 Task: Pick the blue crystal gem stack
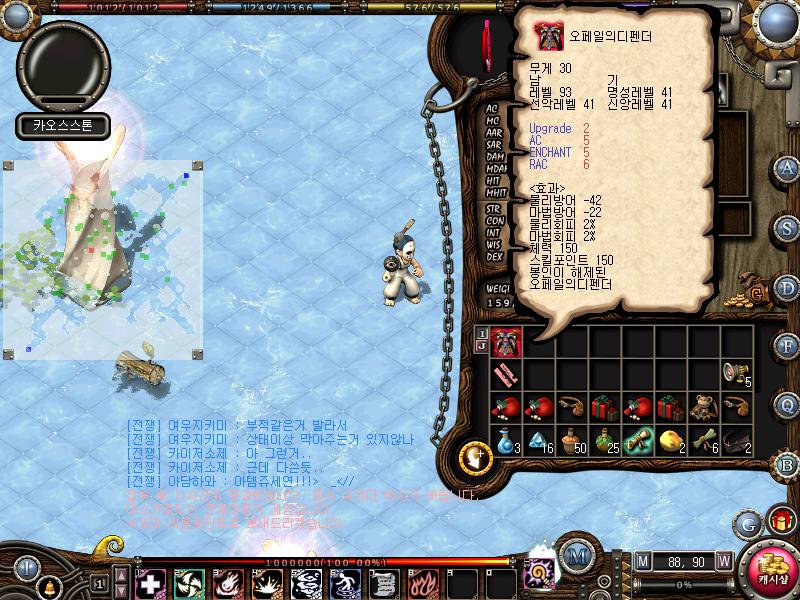coord(539,439)
